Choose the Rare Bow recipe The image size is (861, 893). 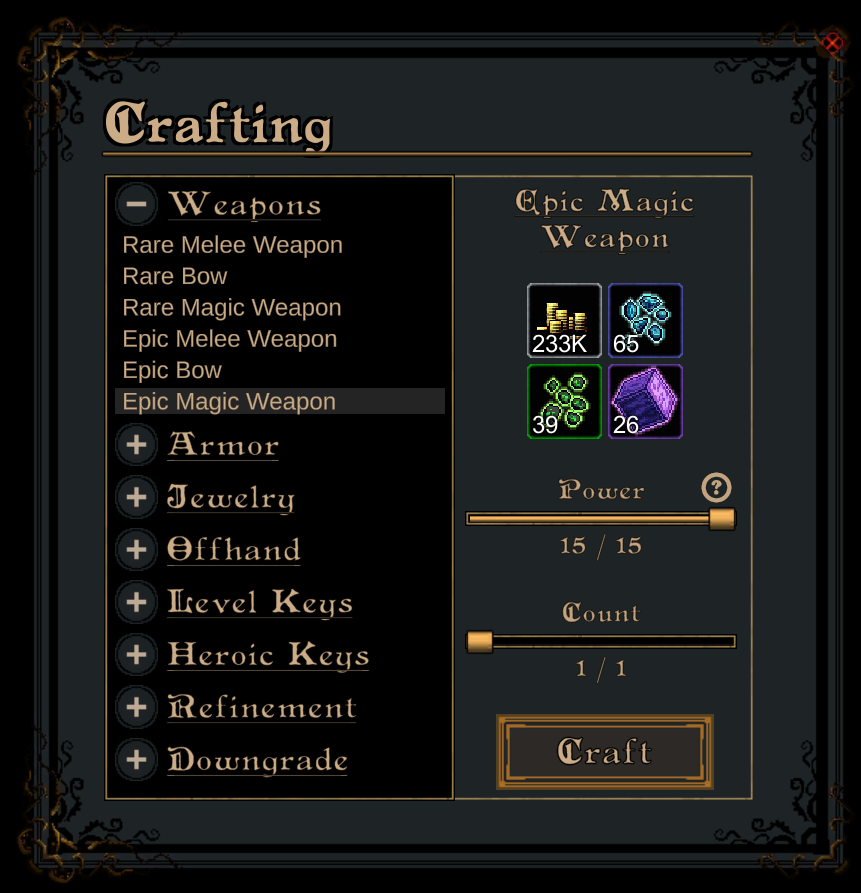pos(175,276)
